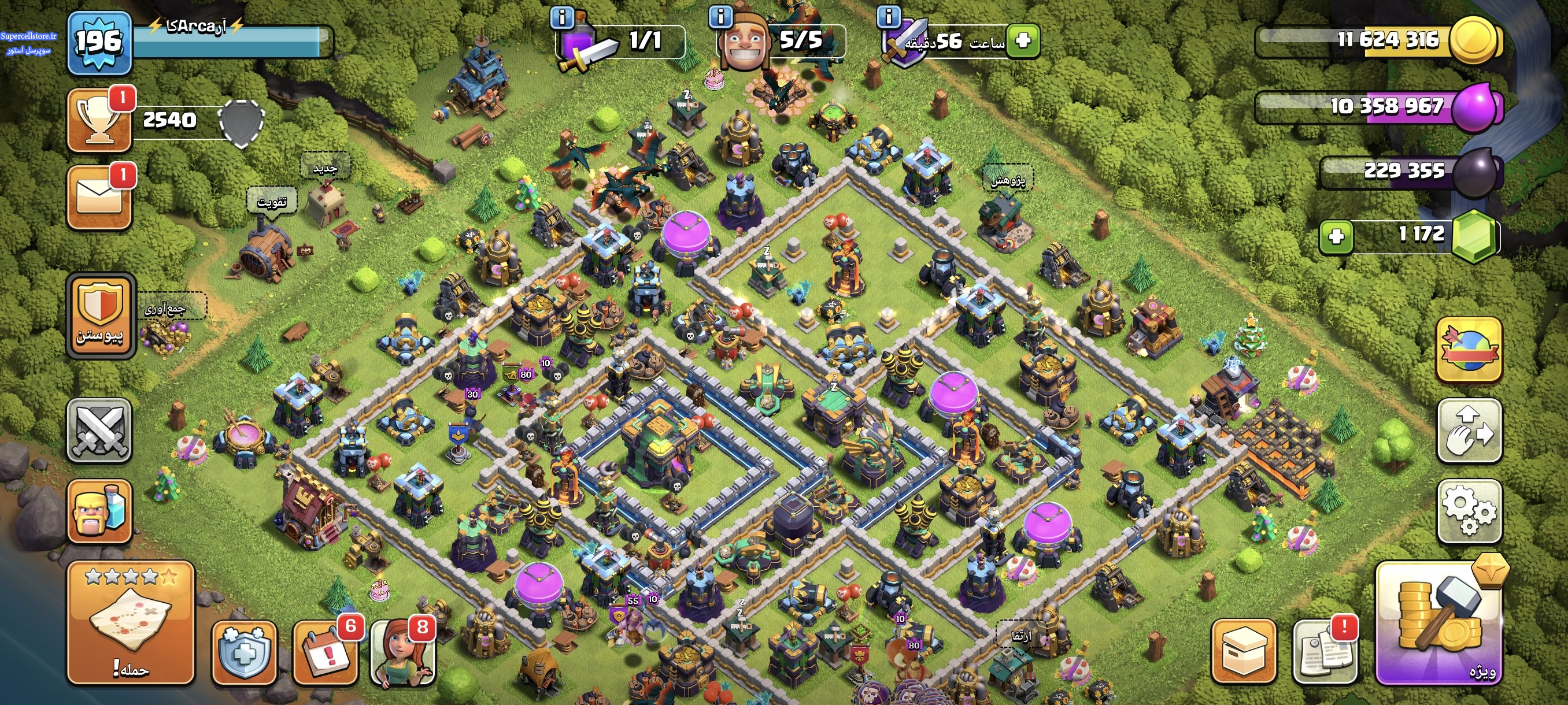This screenshot has height=705, width=1568.
Task: Show builder info on the 5/5 counter
Action: coord(721,17)
